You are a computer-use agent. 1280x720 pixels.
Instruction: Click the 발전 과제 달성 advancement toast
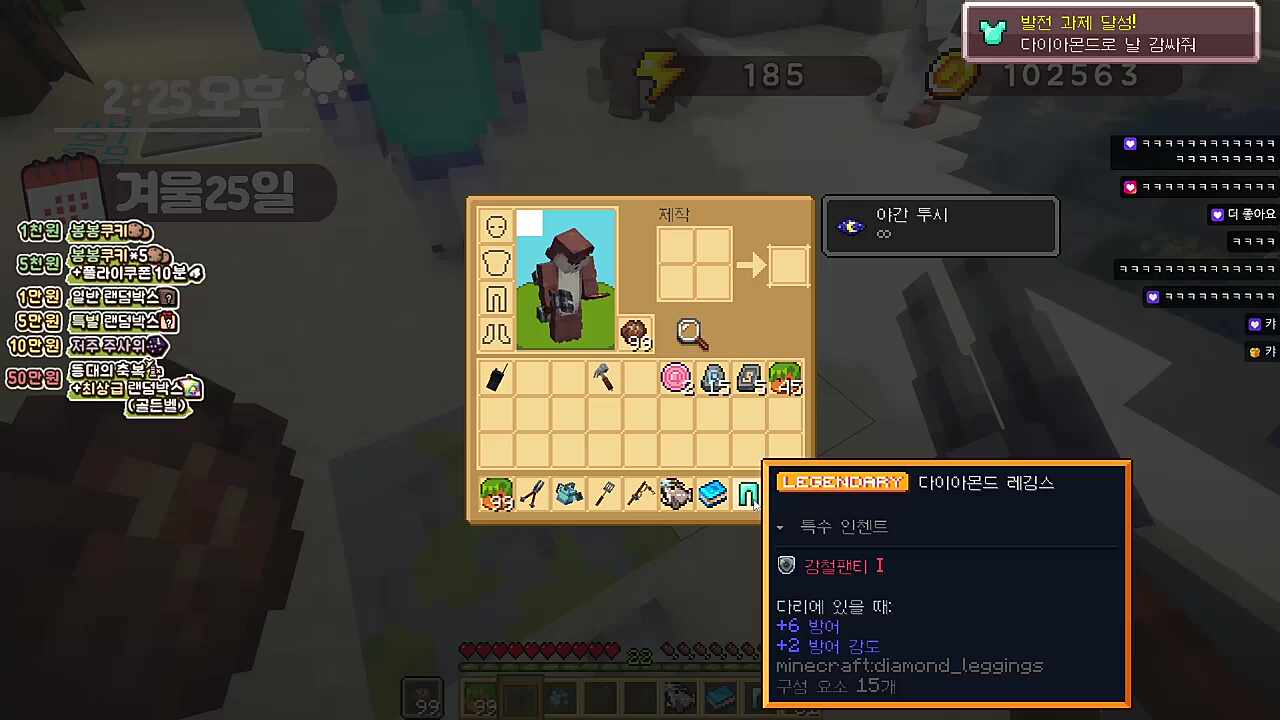tap(1110, 33)
